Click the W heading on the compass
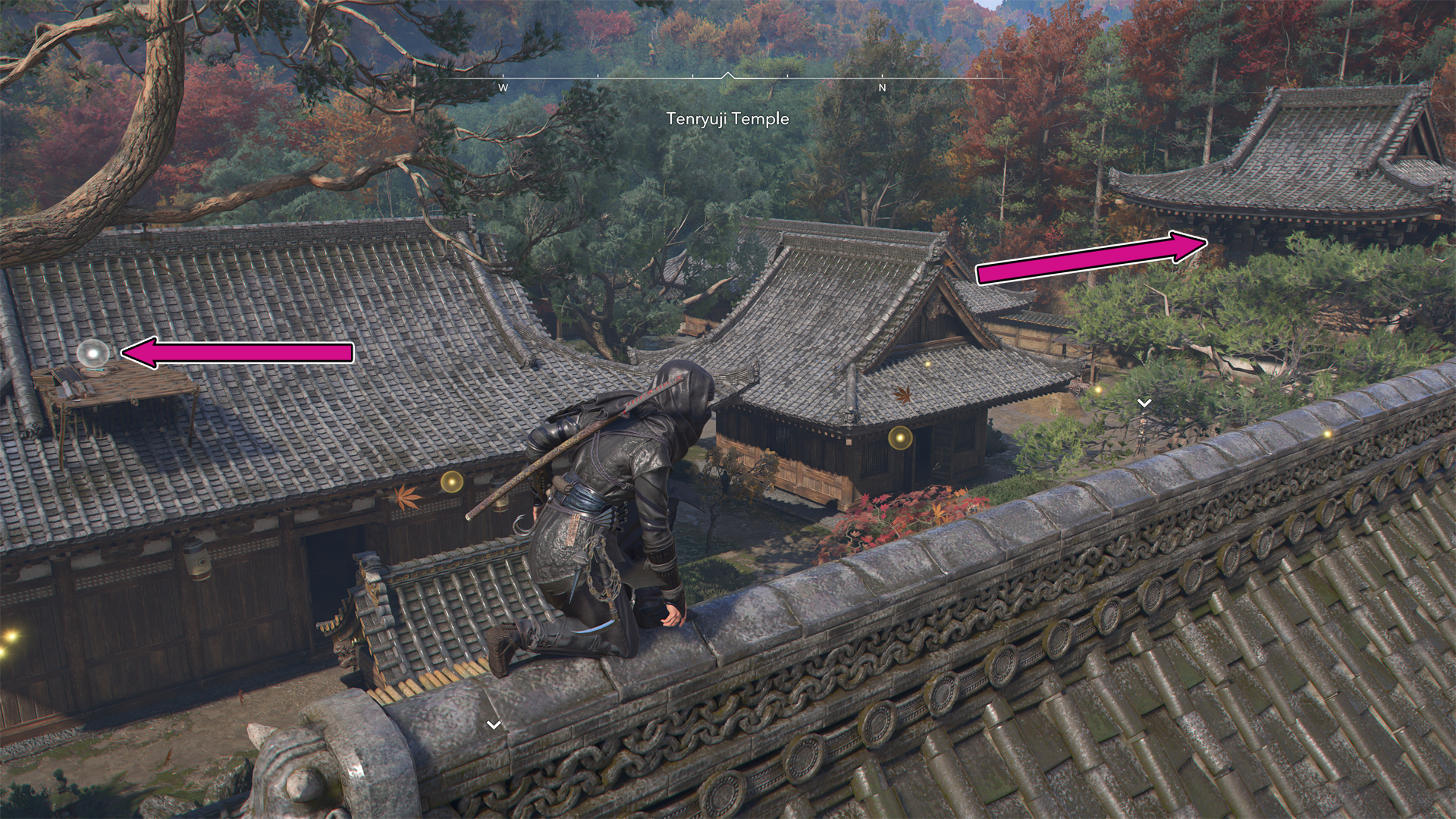Viewport: 1456px width, 819px height. [503, 88]
